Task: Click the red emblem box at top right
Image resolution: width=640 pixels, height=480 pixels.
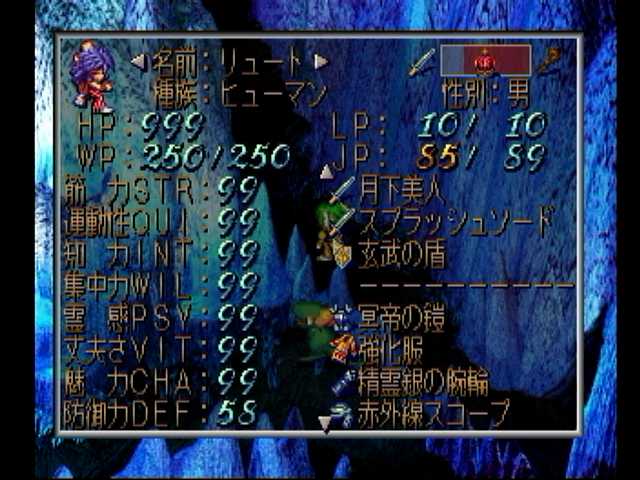Action: 486,60
